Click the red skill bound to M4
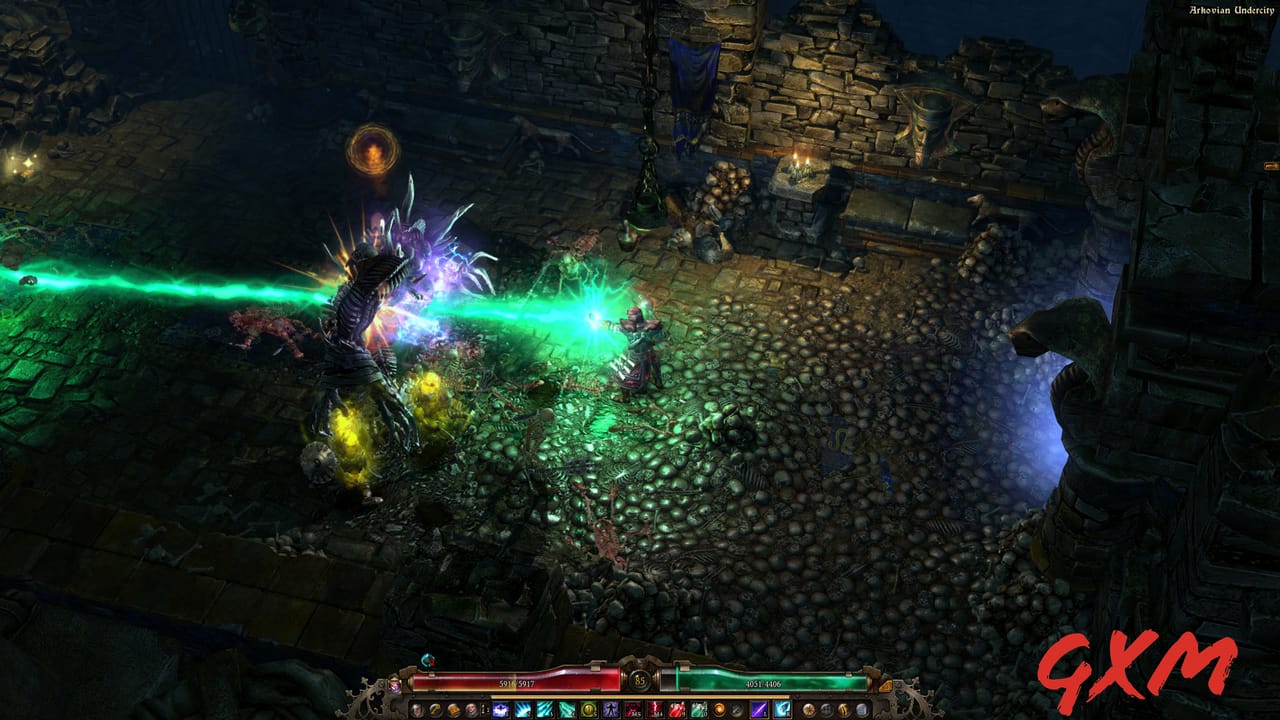 (x=655, y=710)
